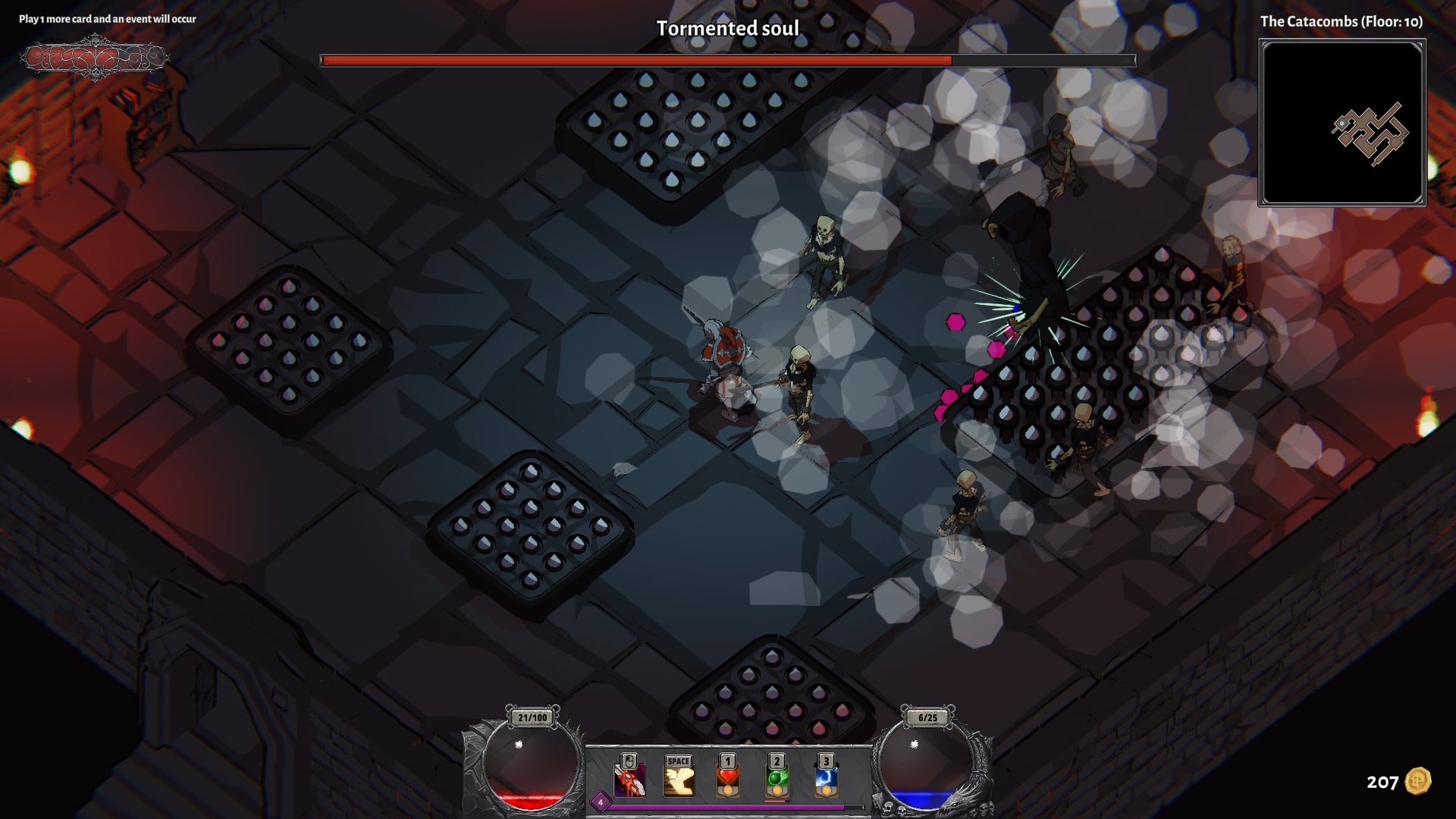The image size is (1456, 819).
Task: Open the Catacombs minimap
Action: pos(1342,123)
